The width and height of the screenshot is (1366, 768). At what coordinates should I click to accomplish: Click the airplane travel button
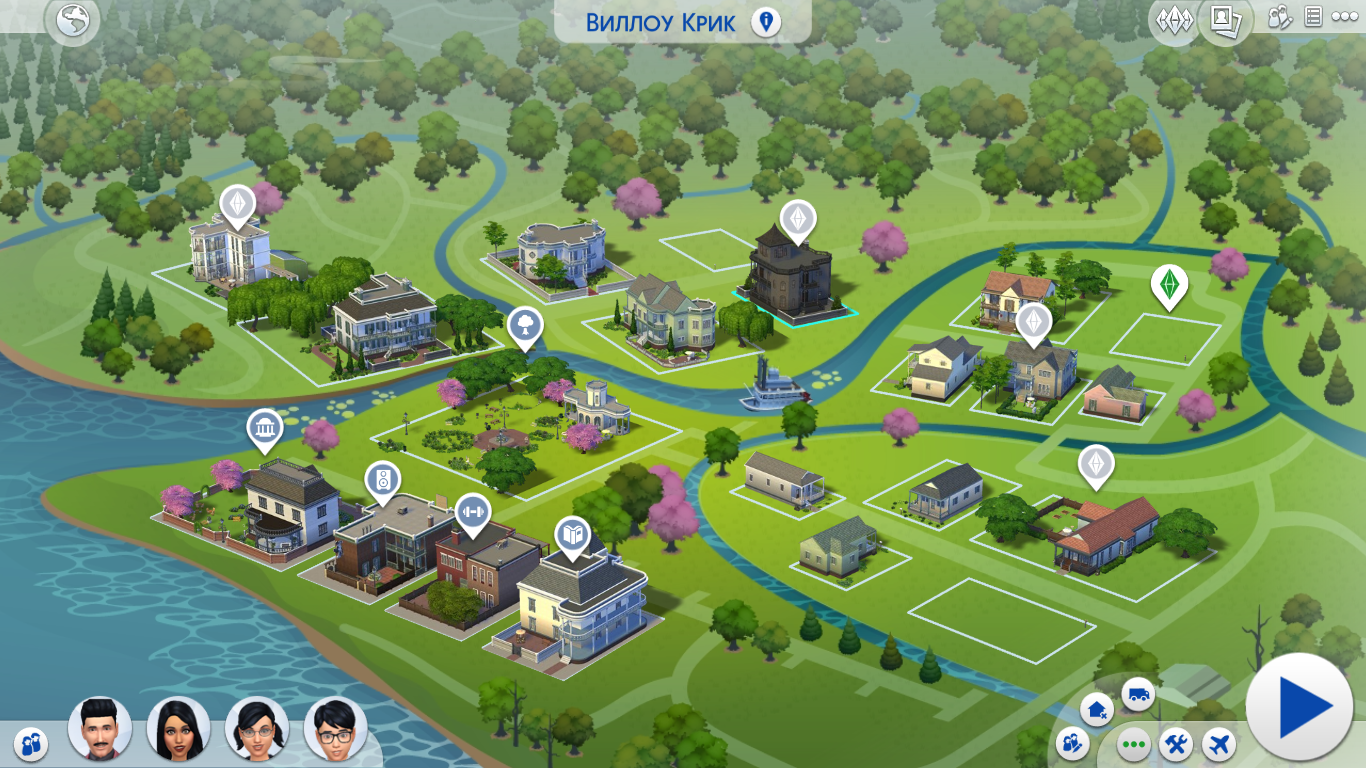coord(1219,744)
